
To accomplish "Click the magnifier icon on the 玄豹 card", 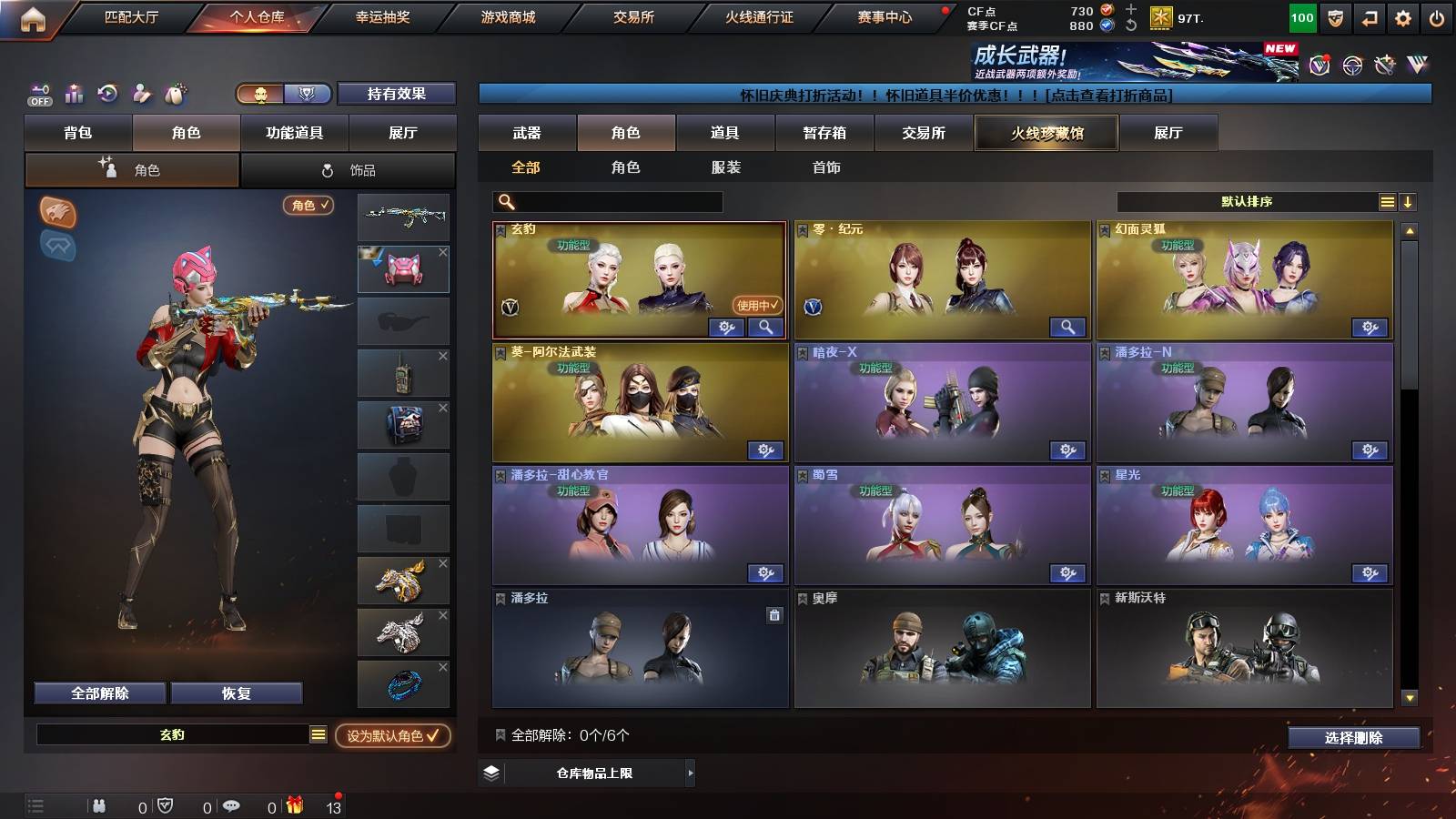I will click(x=765, y=327).
